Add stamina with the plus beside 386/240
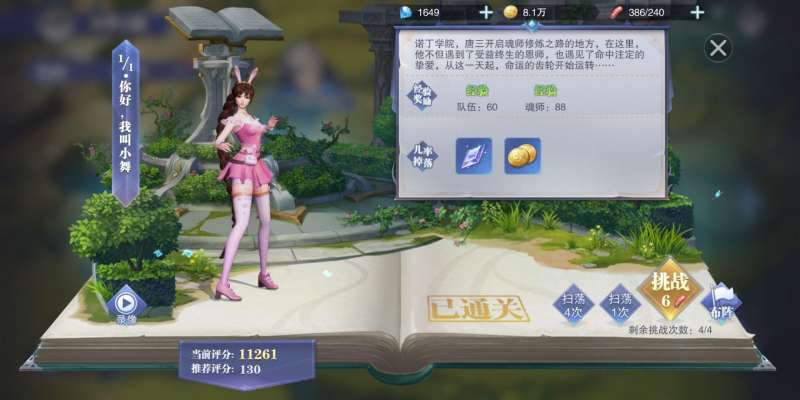This screenshot has width=800, height=400. click(697, 12)
